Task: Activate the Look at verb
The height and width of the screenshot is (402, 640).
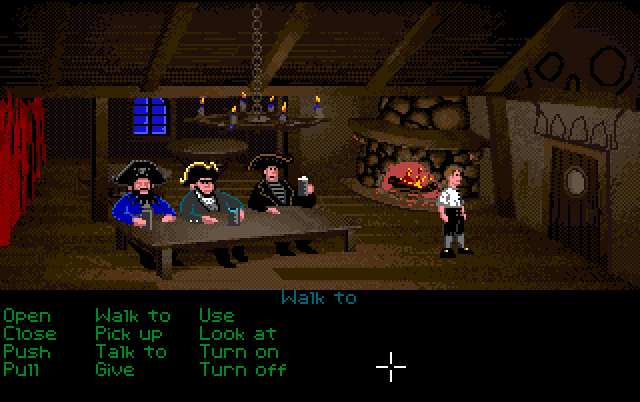Action: (x=238, y=334)
